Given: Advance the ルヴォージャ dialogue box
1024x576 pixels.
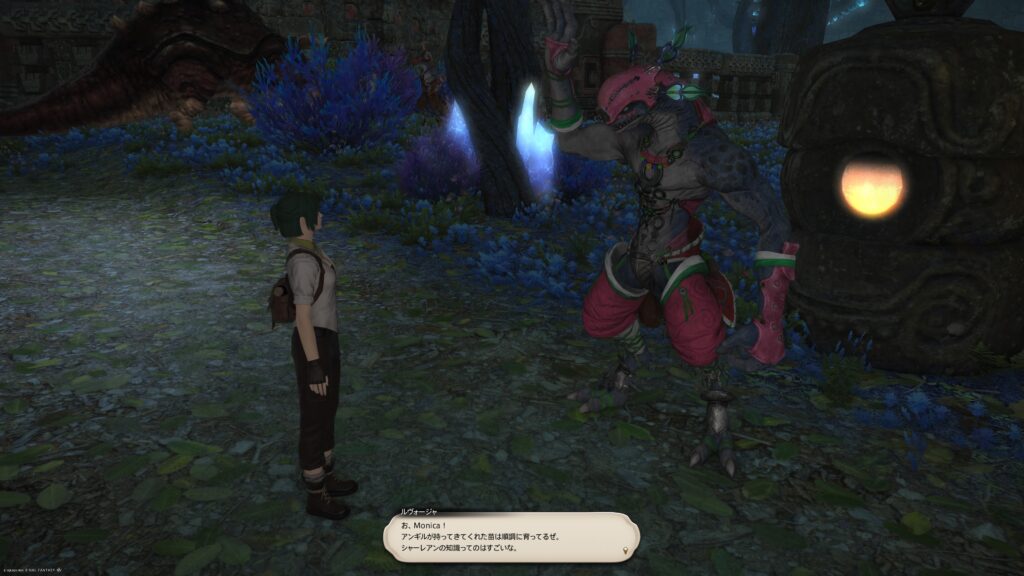Looking at the screenshot, I should 511,536.
